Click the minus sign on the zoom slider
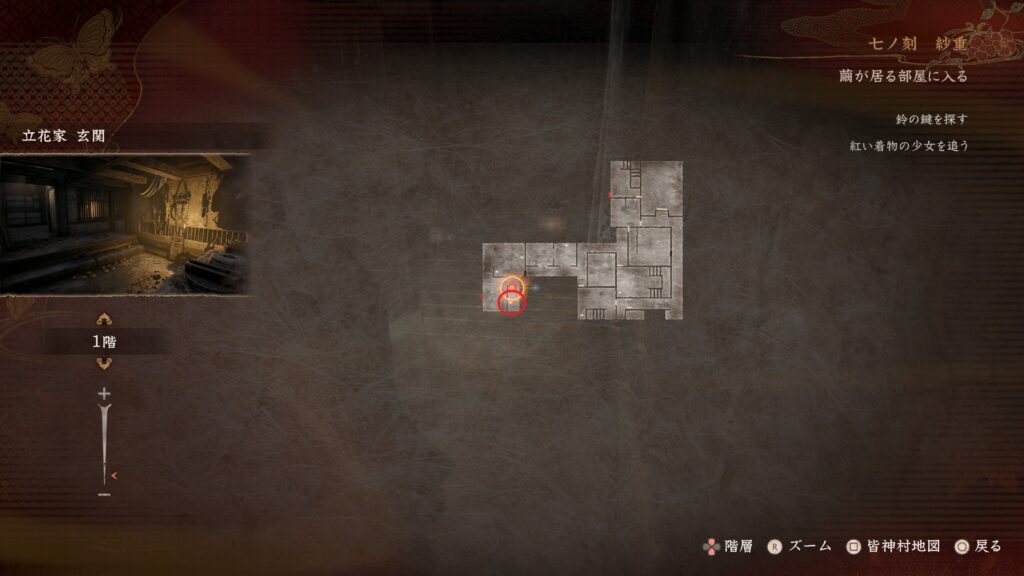 (x=104, y=494)
